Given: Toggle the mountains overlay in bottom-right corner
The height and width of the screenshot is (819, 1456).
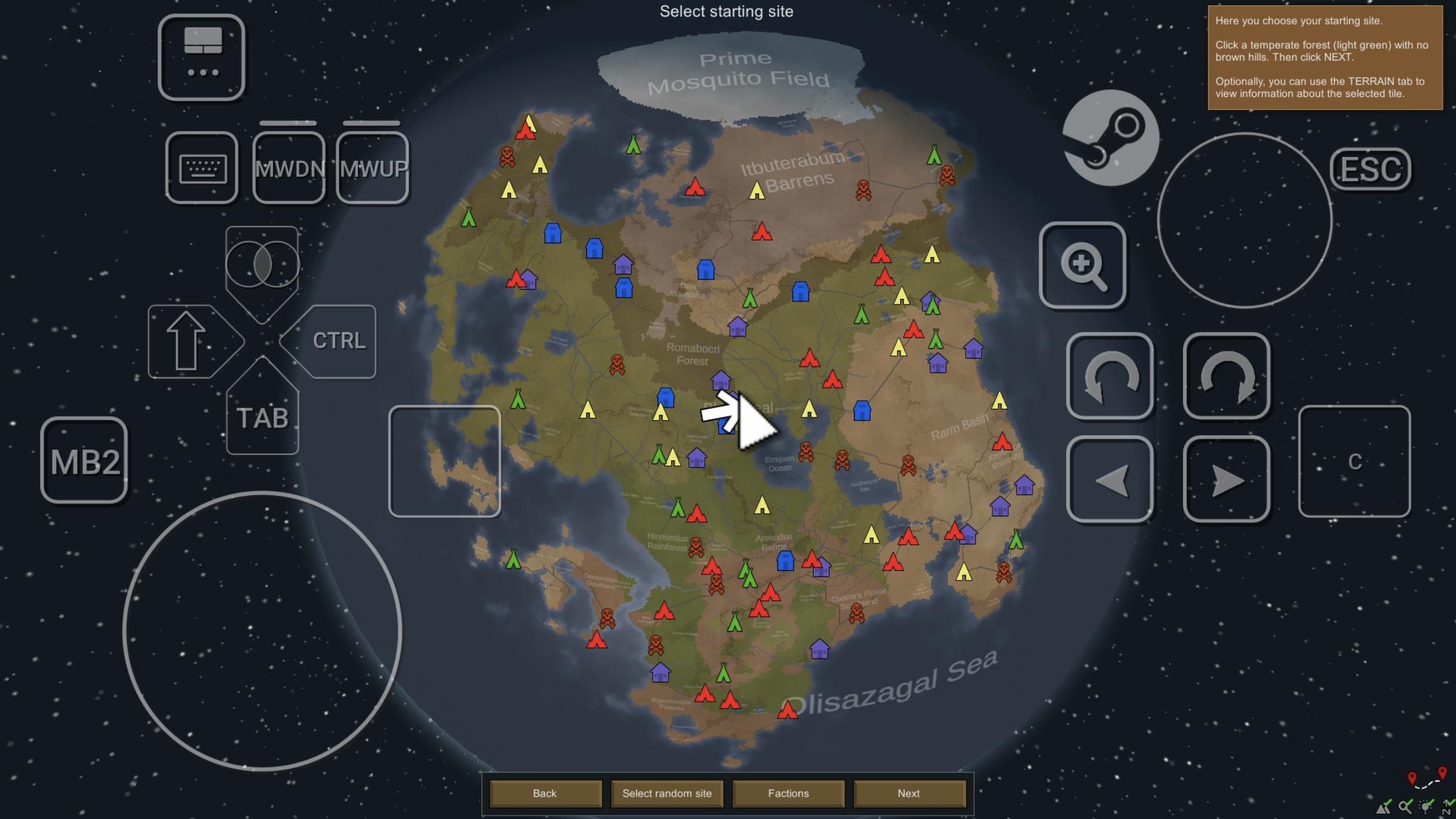Looking at the screenshot, I should point(1383,807).
